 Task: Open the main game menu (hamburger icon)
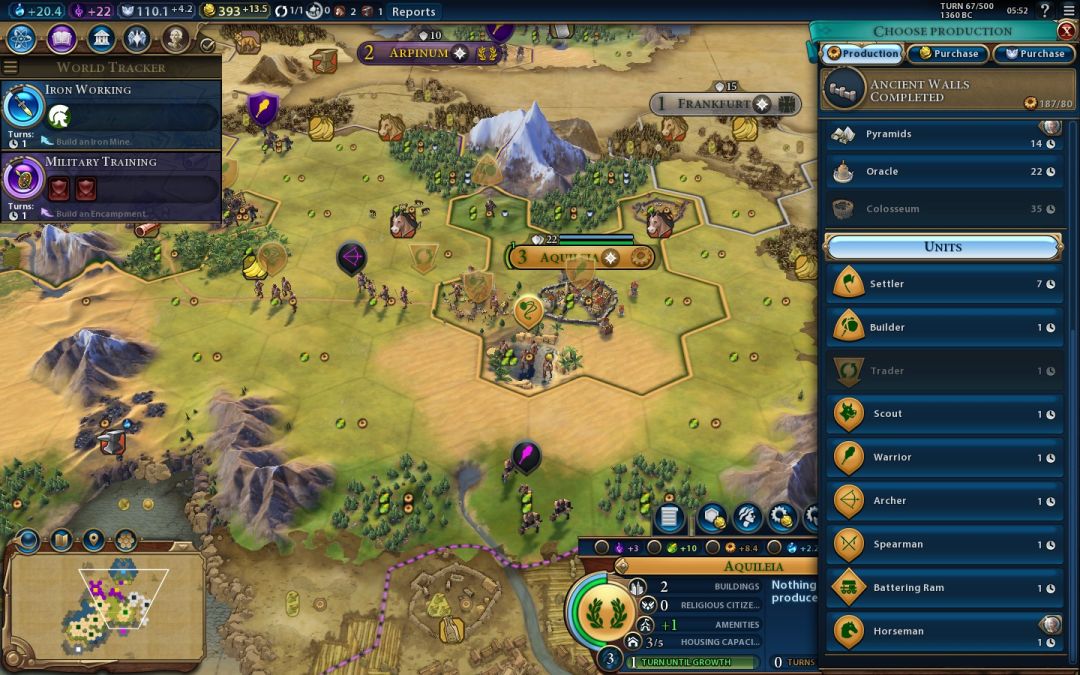(11, 68)
